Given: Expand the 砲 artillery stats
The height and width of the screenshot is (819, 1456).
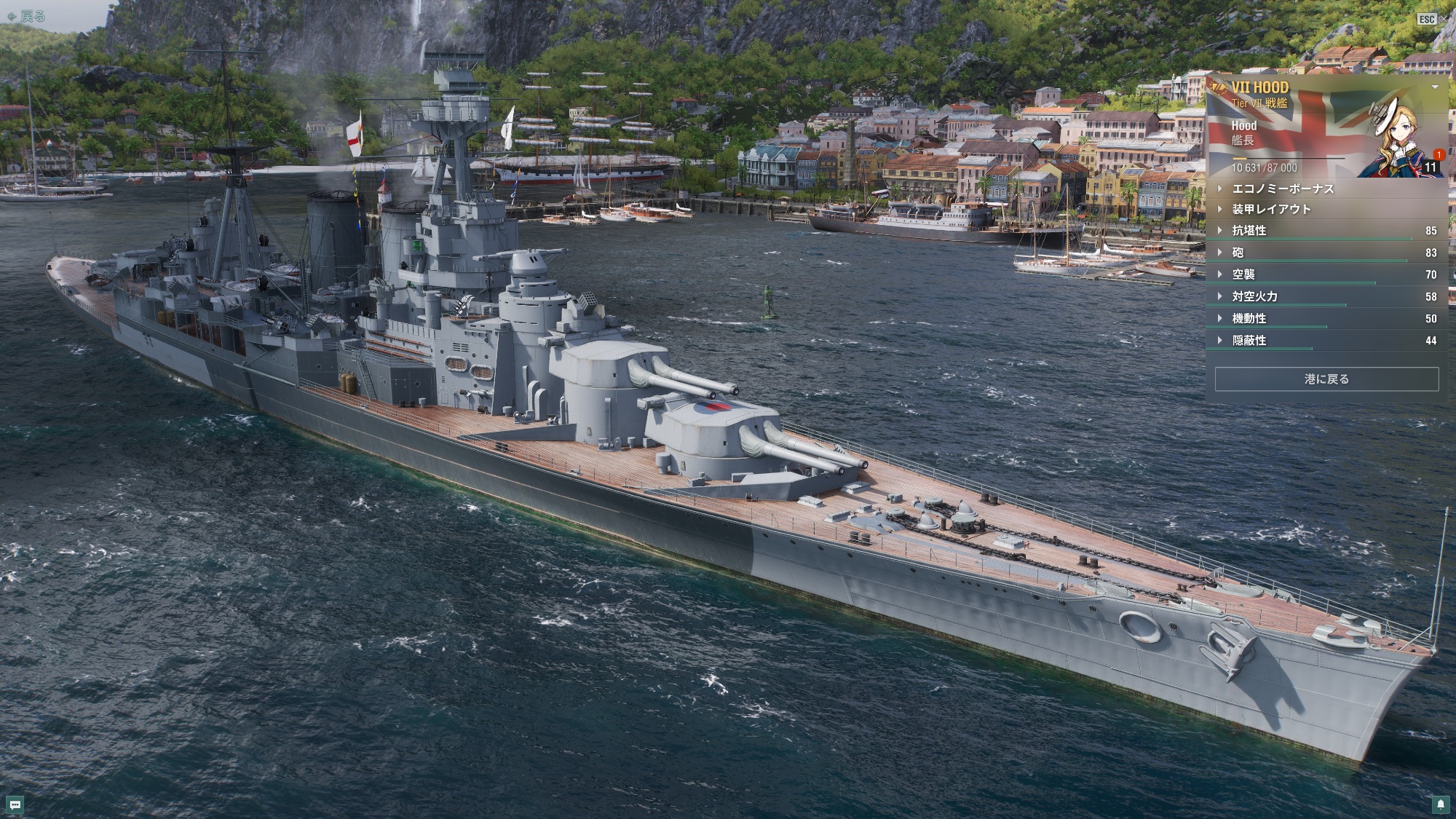Looking at the screenshot, I should pyautogui.click(x=1238, y=253).
